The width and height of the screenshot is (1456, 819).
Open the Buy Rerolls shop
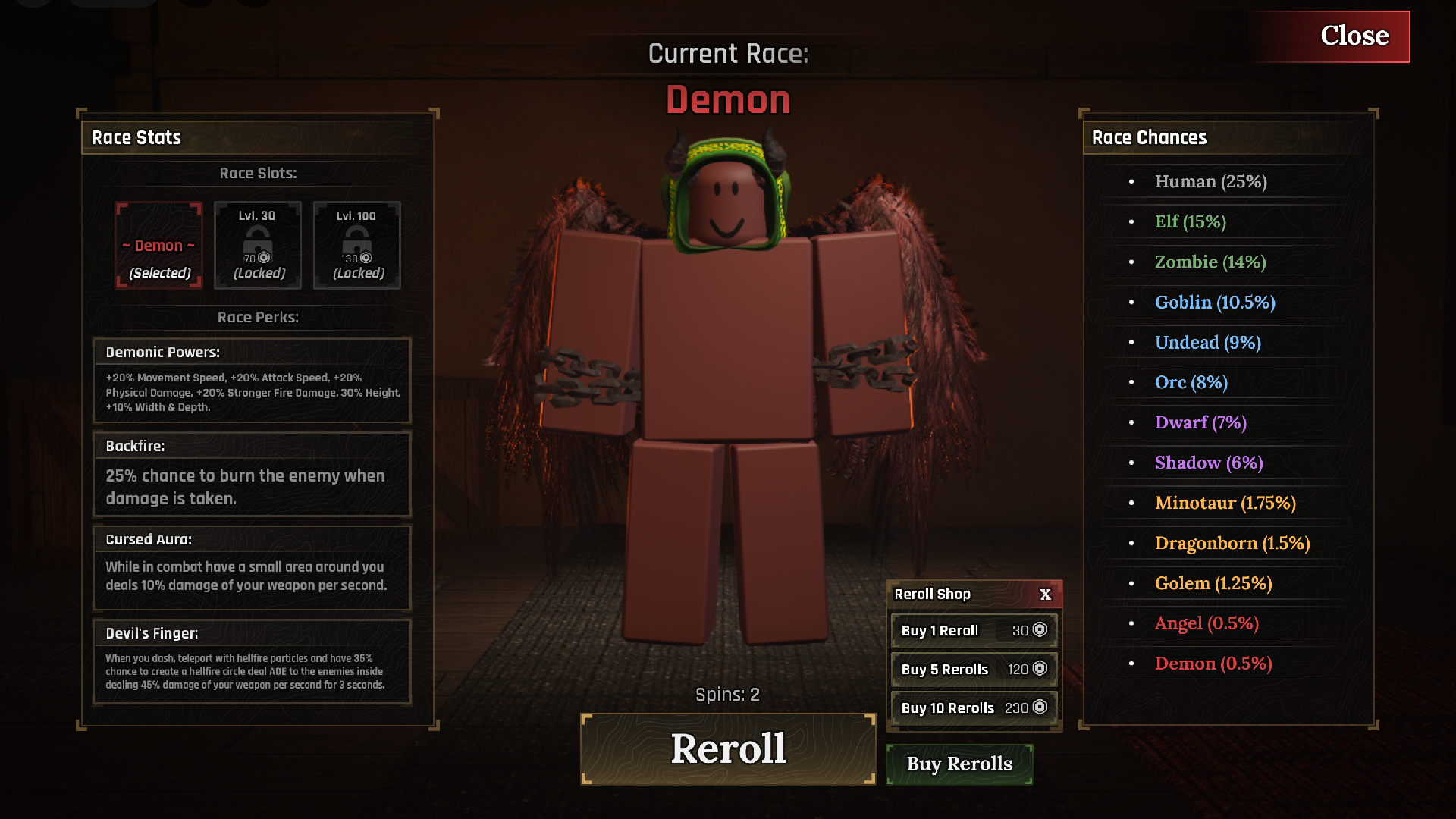pos(959,764)
